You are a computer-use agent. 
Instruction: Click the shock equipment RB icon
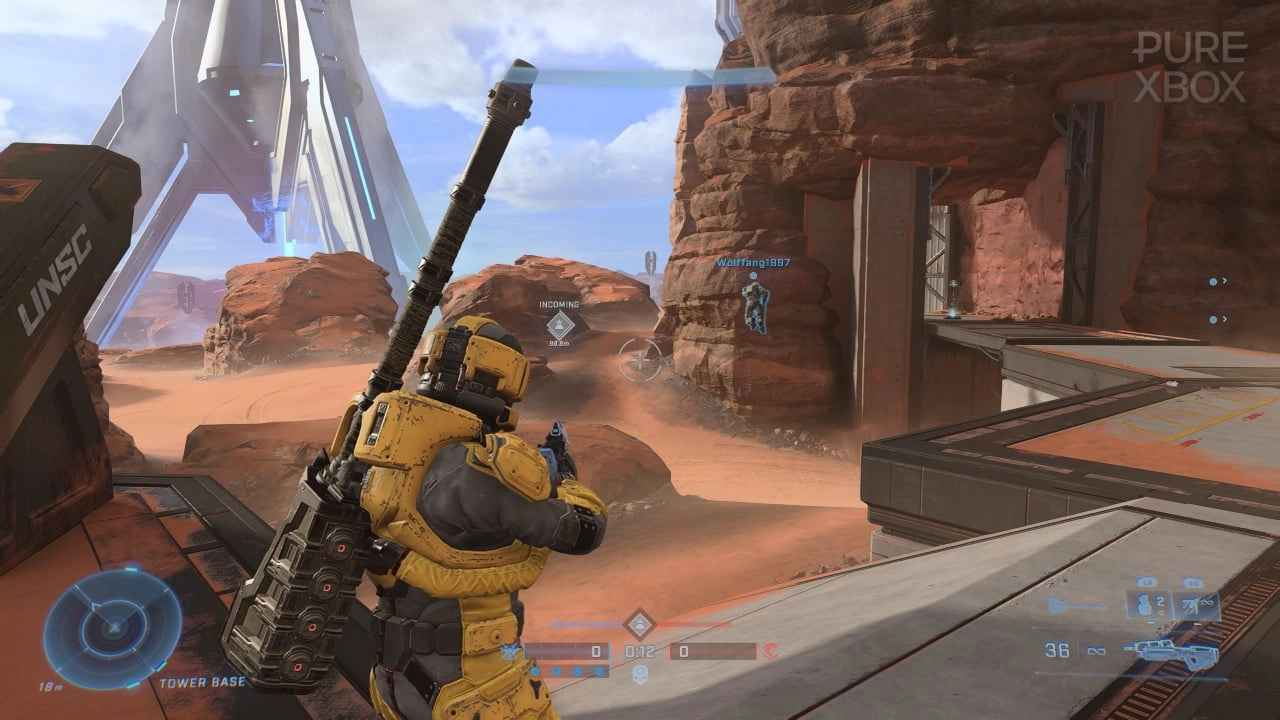coord(1191,605)
